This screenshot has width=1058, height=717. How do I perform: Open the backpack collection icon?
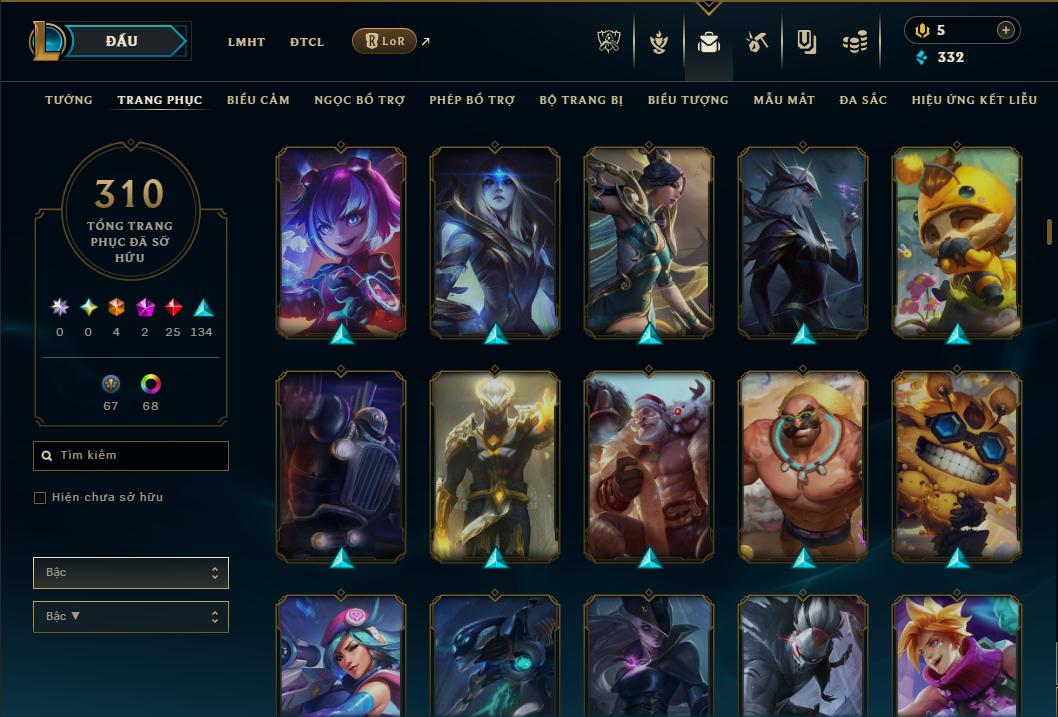click(709, 42)
